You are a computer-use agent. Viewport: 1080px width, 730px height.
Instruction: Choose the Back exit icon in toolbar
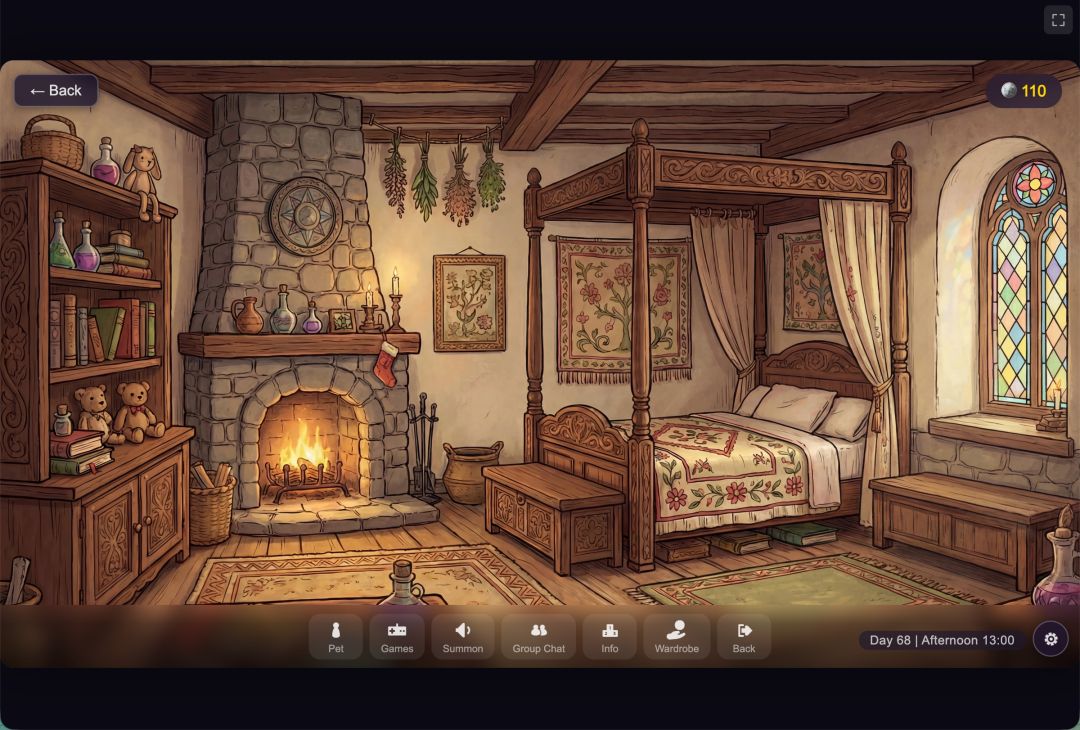point(744,637)
